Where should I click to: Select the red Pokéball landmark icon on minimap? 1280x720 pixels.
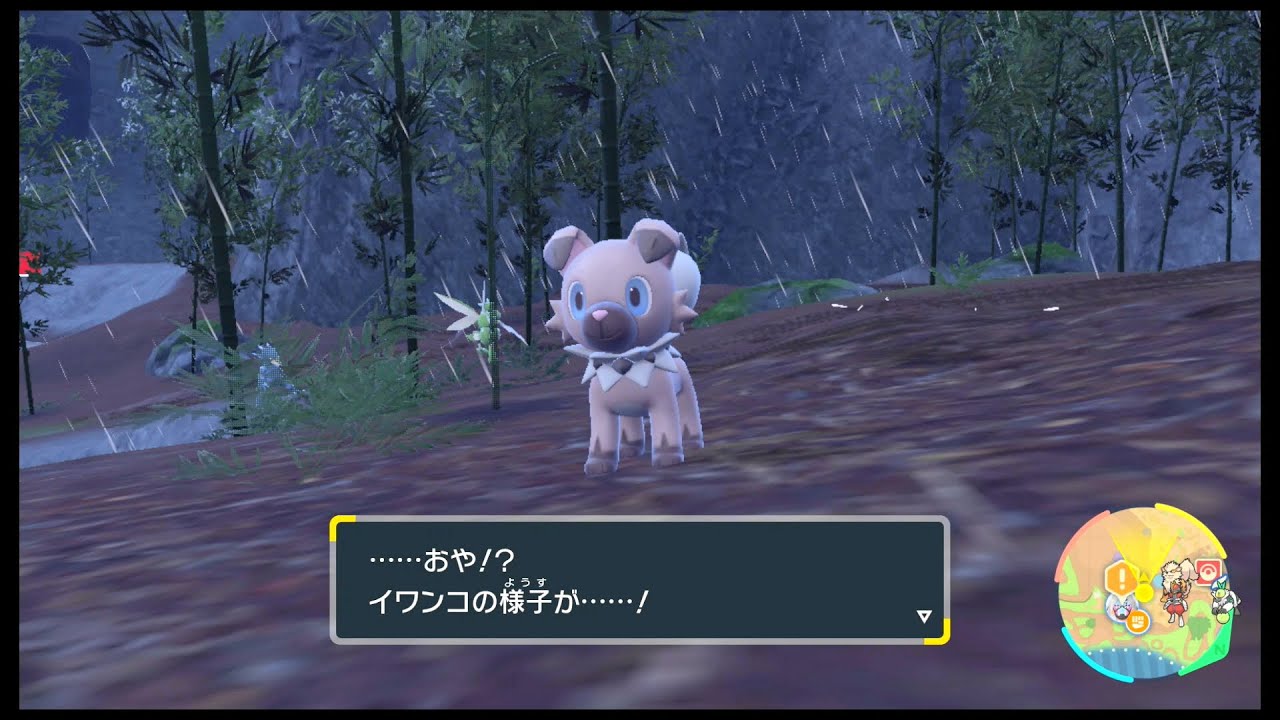(1207, 570)
